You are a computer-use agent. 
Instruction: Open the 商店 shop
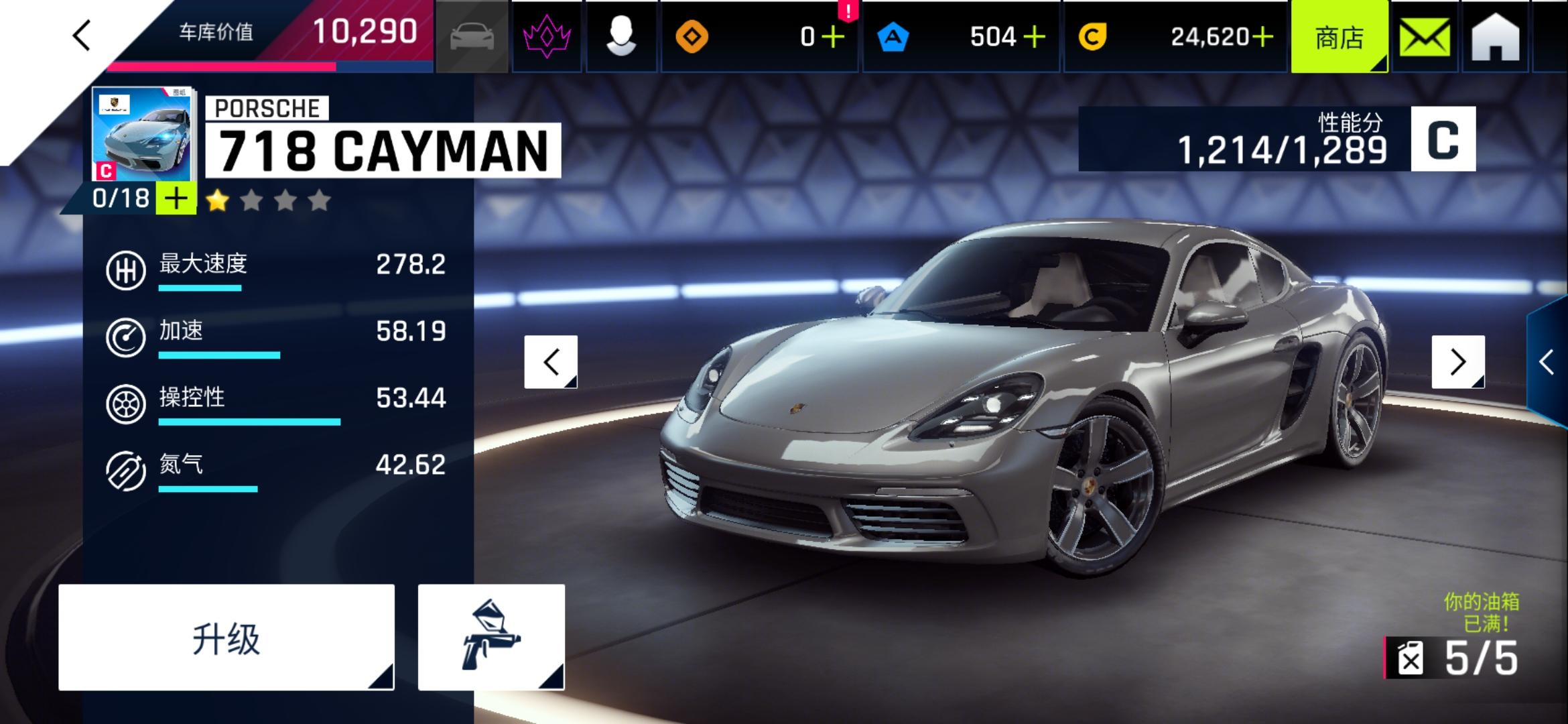[x=1339, y=37]
